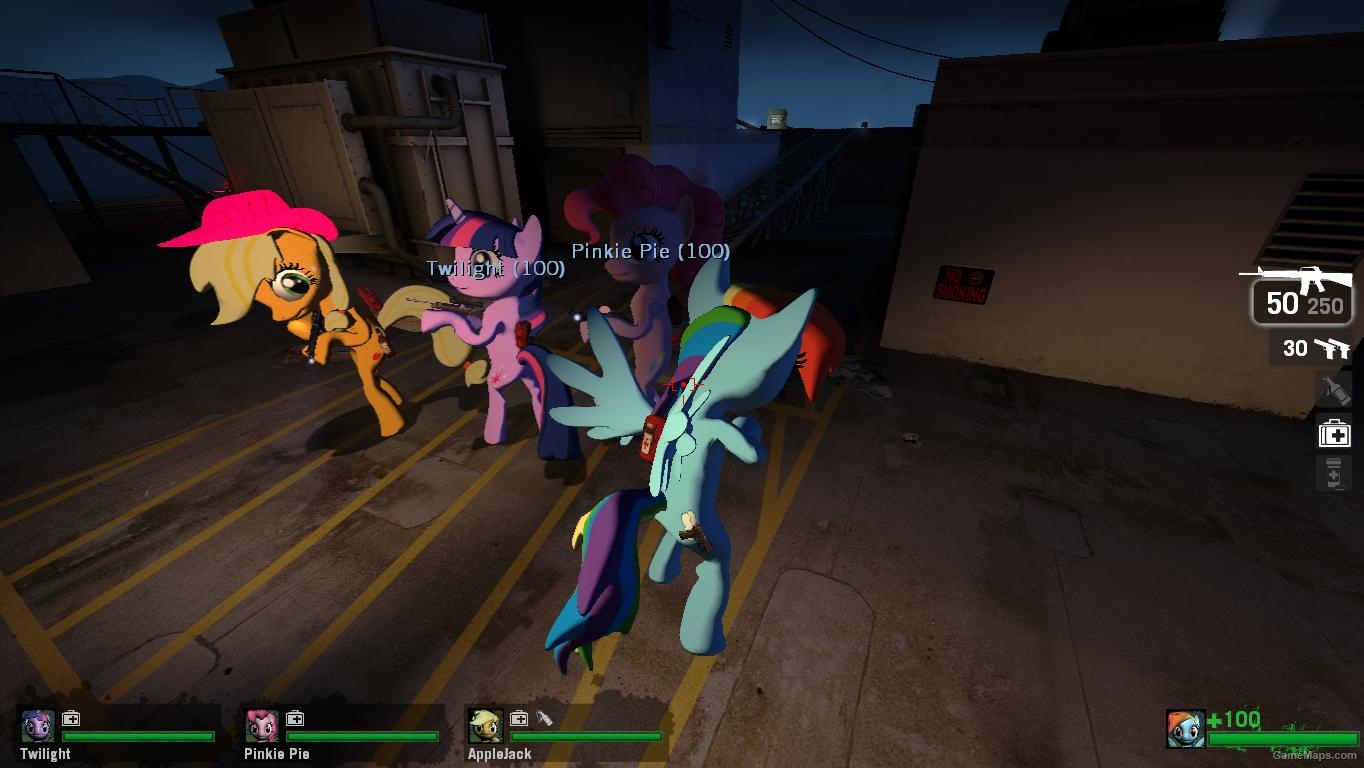1364x768 pixels.
Task: Click the medkit icon above AppleJack's health bar
Action: click(x=518, y=717)
